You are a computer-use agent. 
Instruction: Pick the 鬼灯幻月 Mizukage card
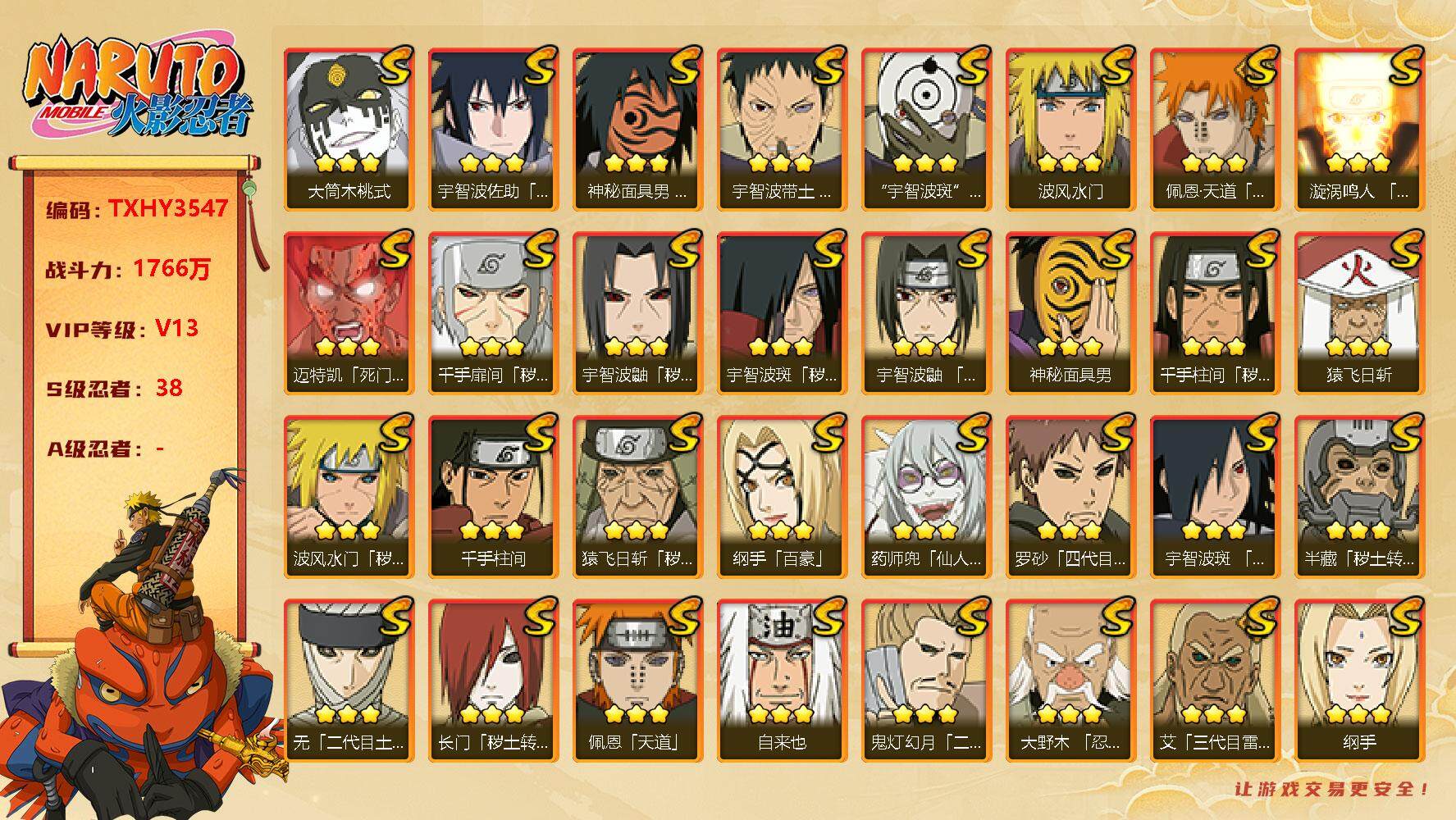926,680
